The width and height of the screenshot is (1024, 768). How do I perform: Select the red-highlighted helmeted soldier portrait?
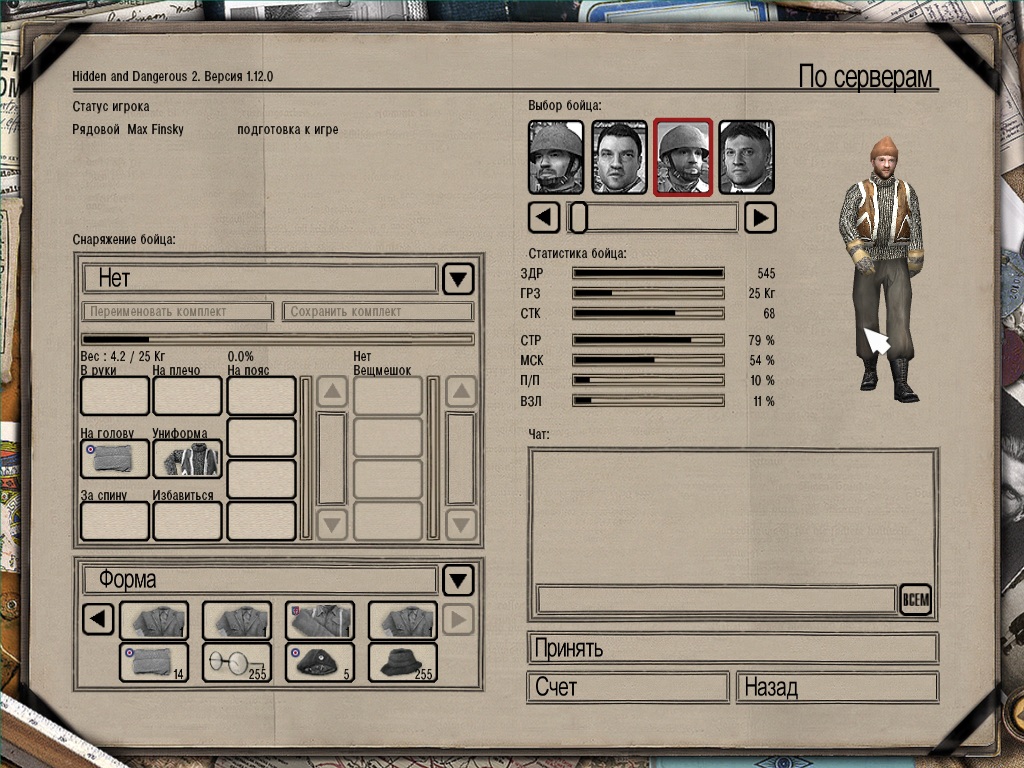pyautogui.click(x=683, y=157)
